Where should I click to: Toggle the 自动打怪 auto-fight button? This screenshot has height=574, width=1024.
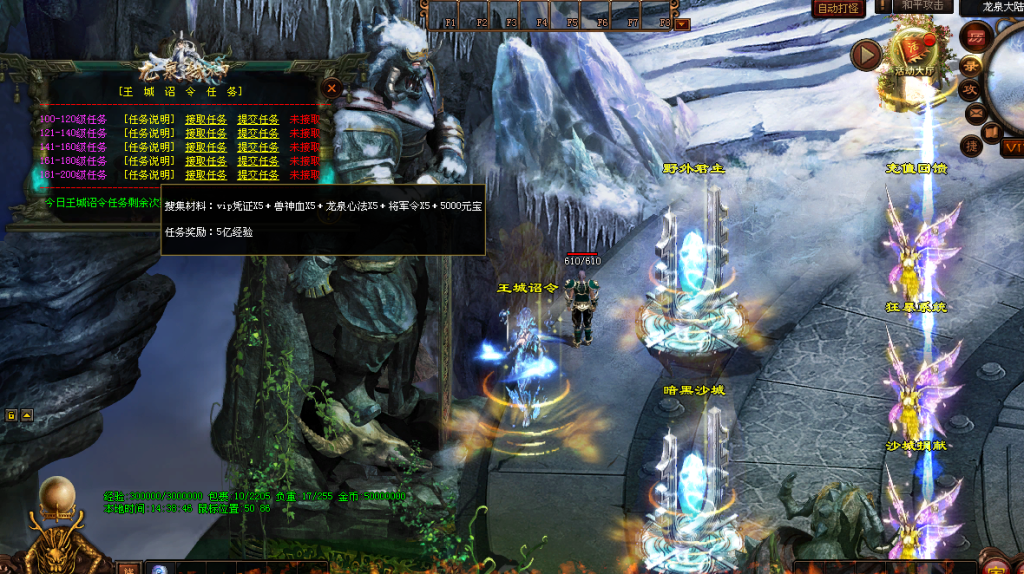coord(838,8)
